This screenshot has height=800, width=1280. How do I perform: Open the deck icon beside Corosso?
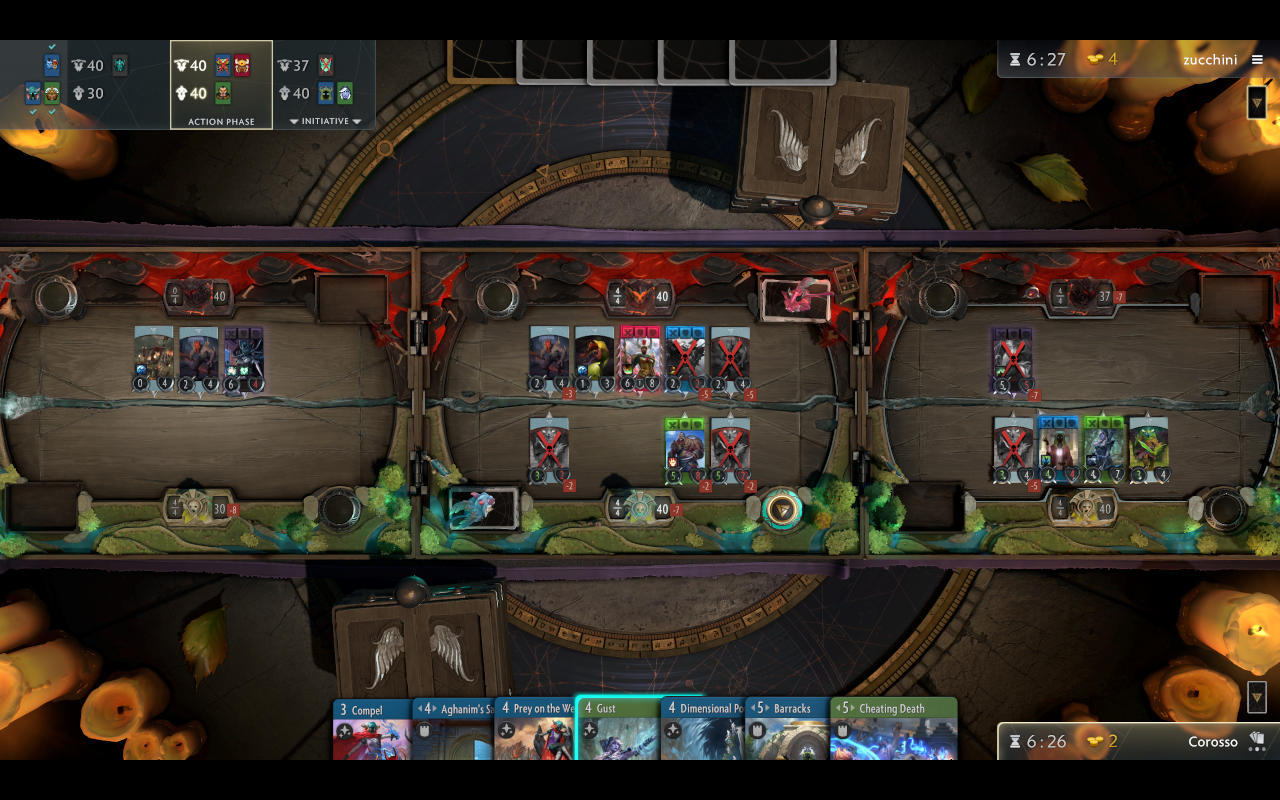(x=1257, y=741)
